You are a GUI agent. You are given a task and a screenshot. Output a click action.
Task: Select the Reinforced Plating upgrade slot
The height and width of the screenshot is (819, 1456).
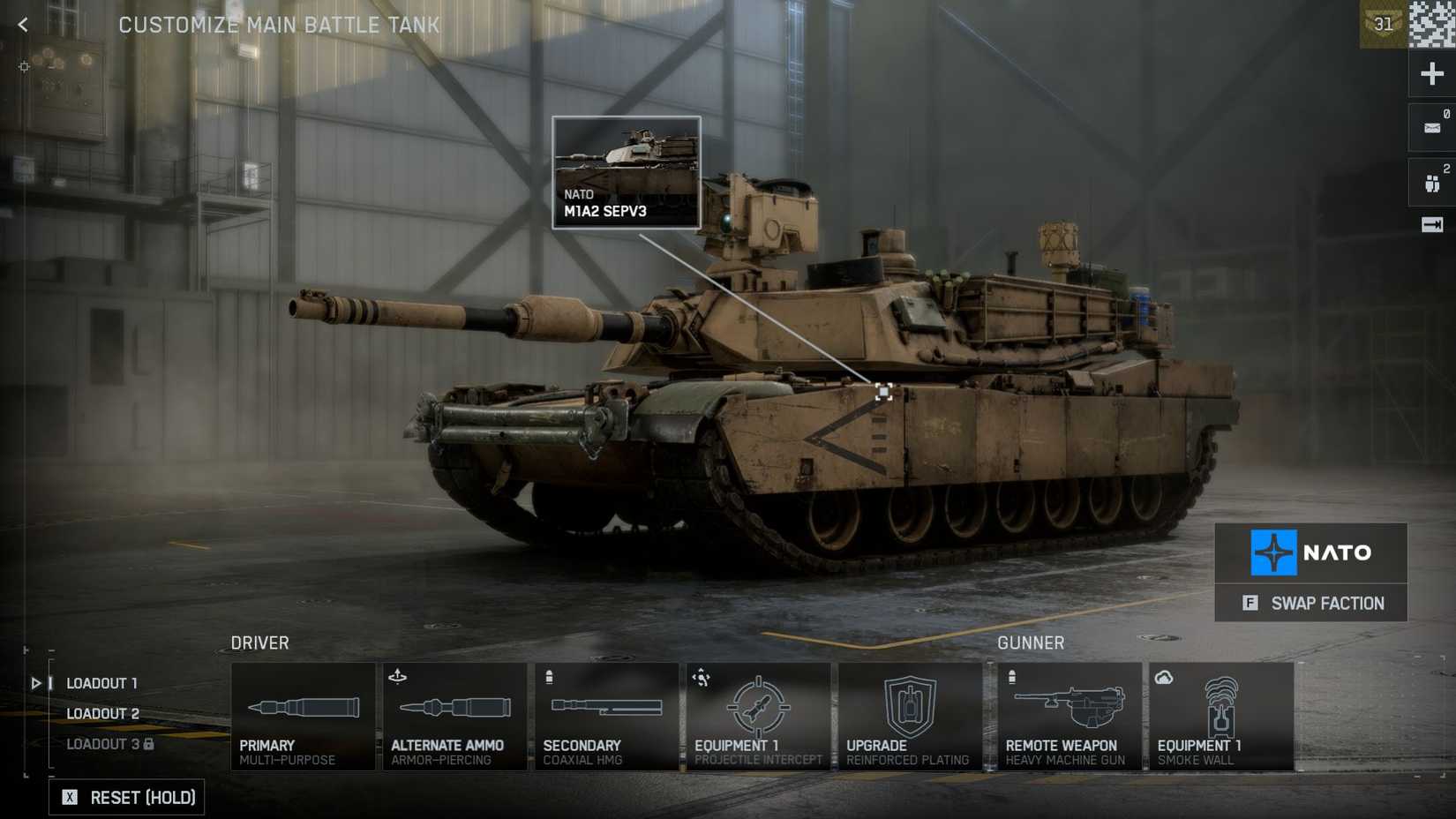click(x=911, y=715)
